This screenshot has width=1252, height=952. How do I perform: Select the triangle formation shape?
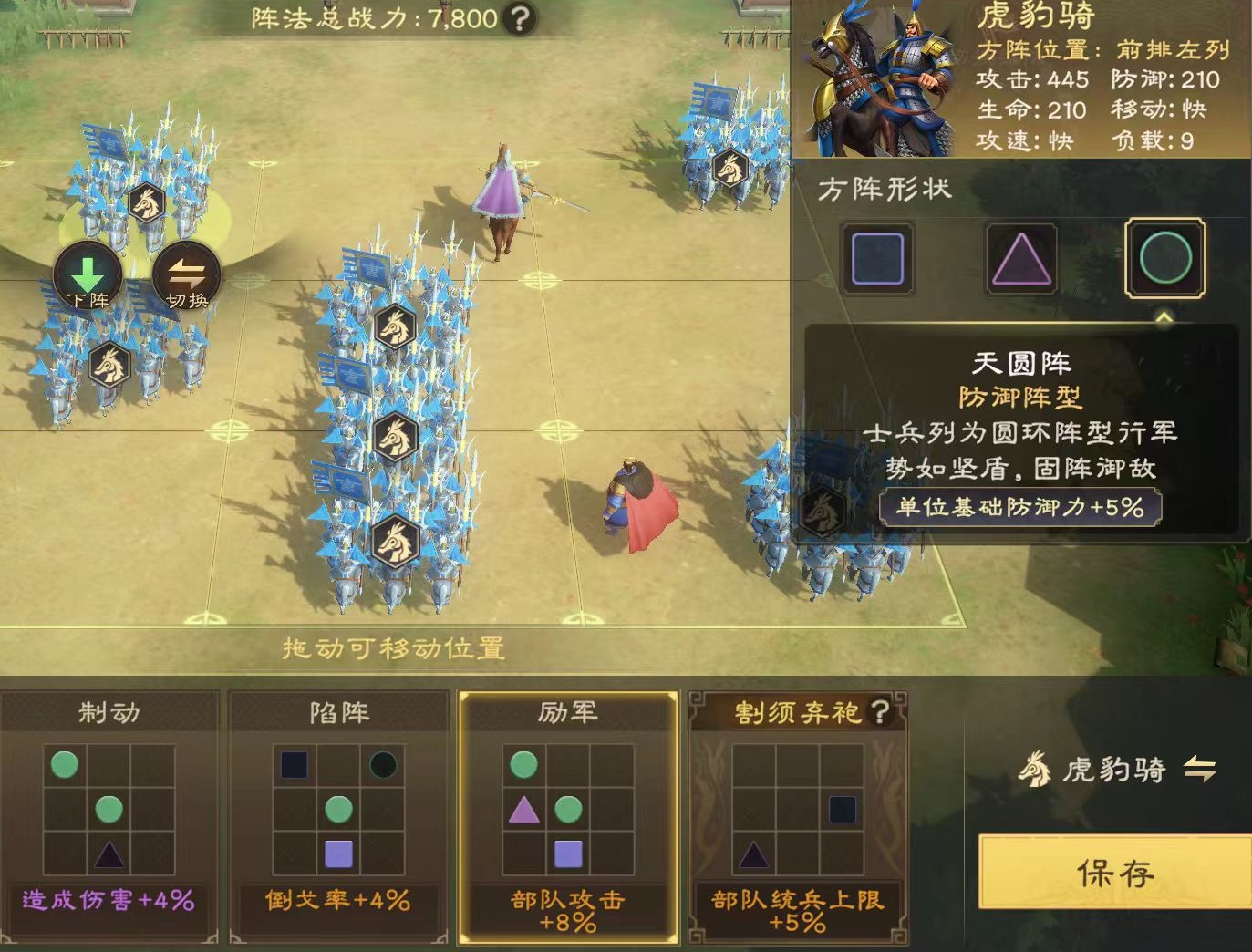(1020, 262)
